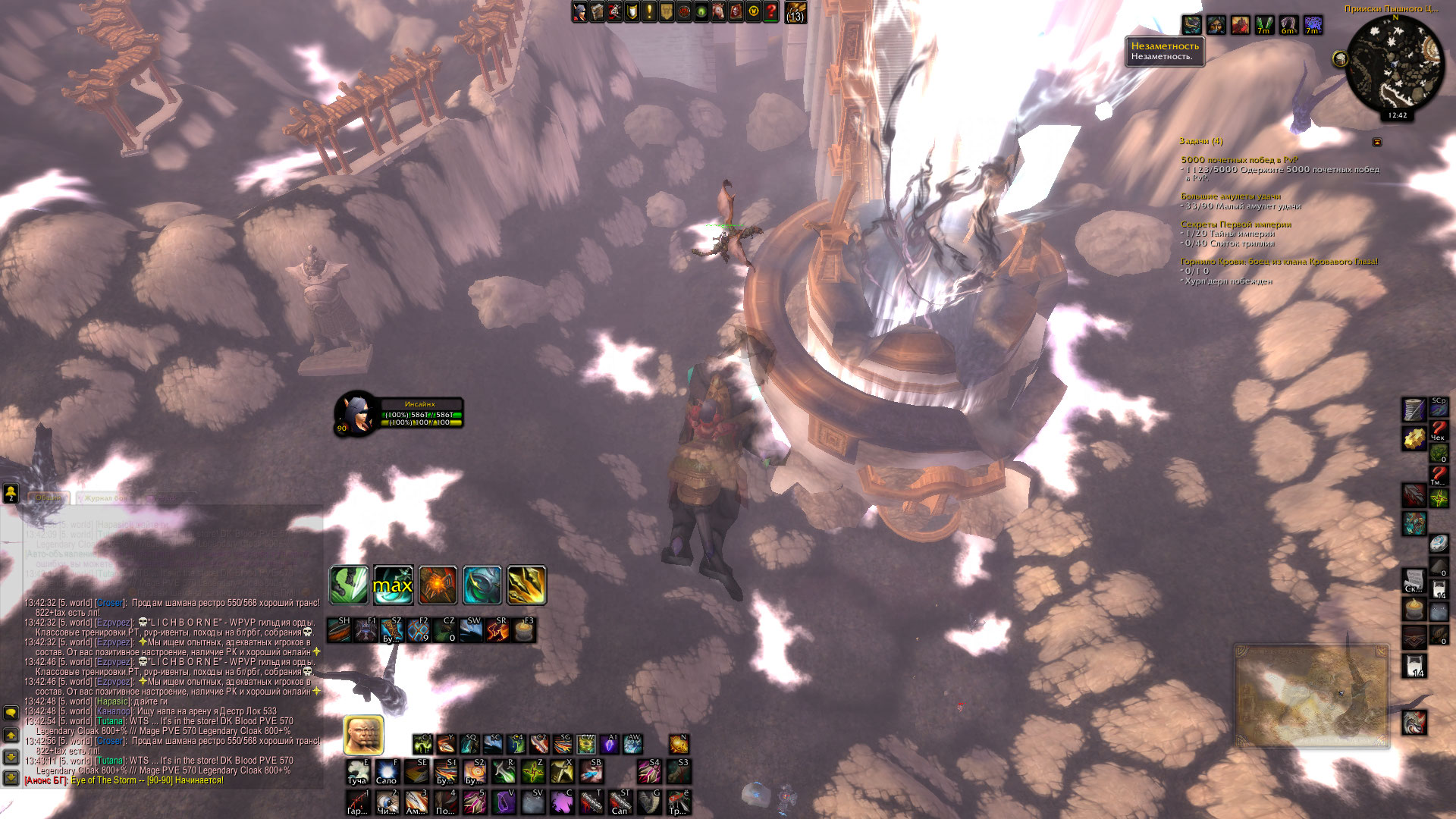Open the character info micro-menu button
The height and width of the screenshot is (819, 1456).
(x=580, y=11)
